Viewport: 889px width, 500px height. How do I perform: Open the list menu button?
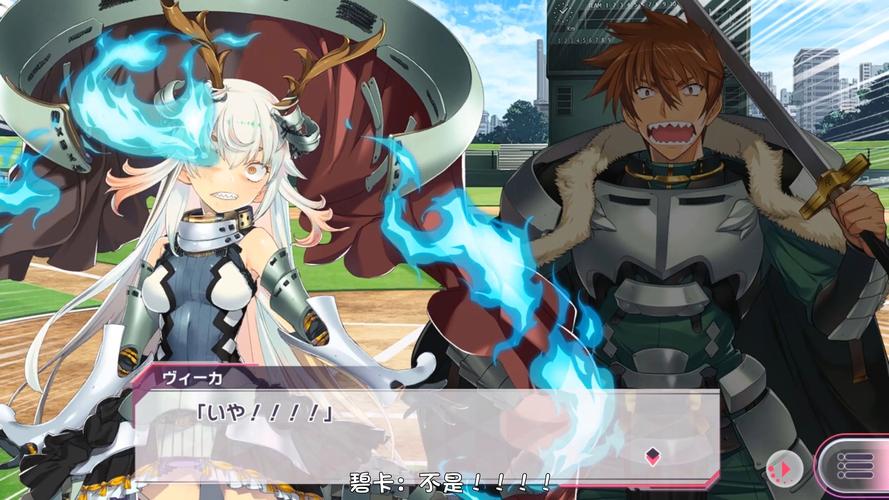[x=853, y=467]
